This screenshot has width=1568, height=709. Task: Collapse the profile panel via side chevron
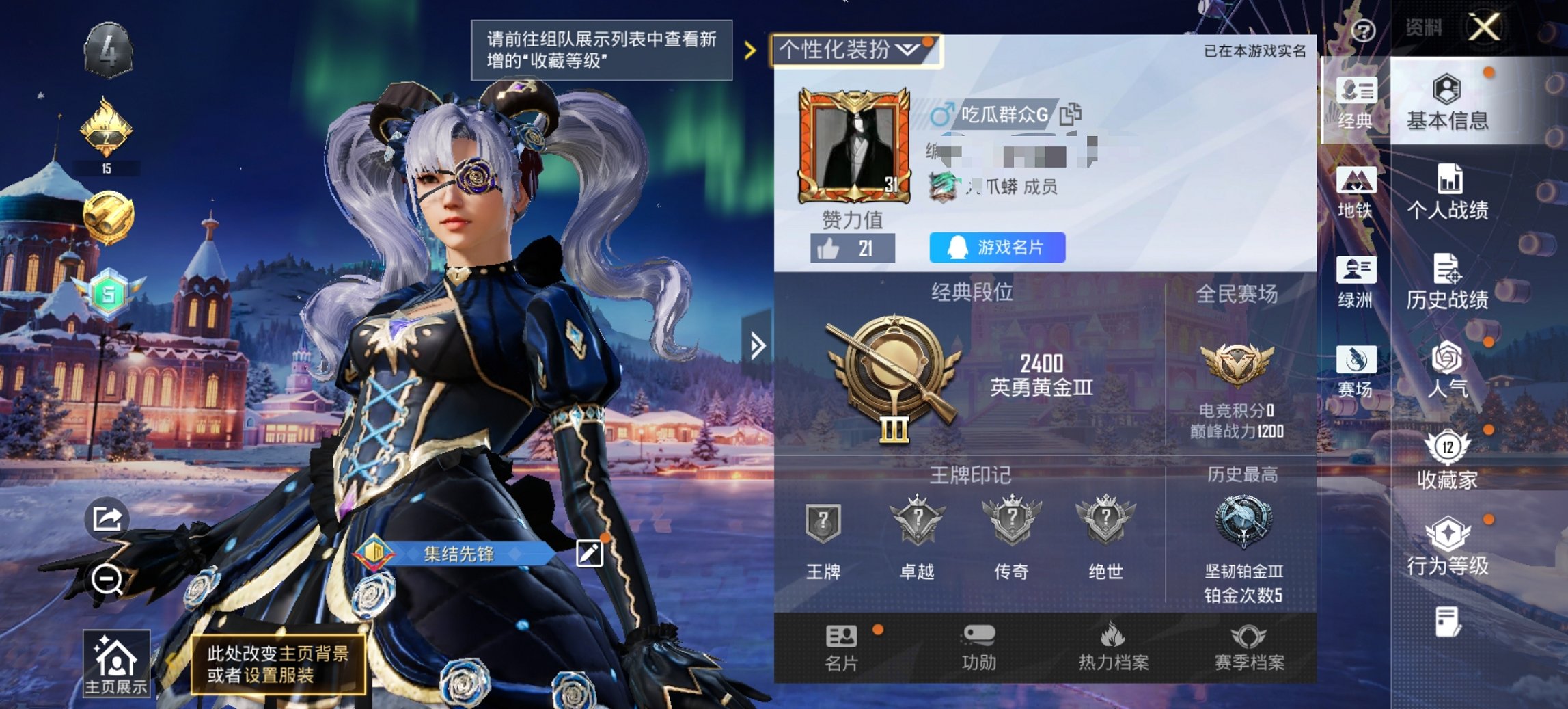pos(759,345)
